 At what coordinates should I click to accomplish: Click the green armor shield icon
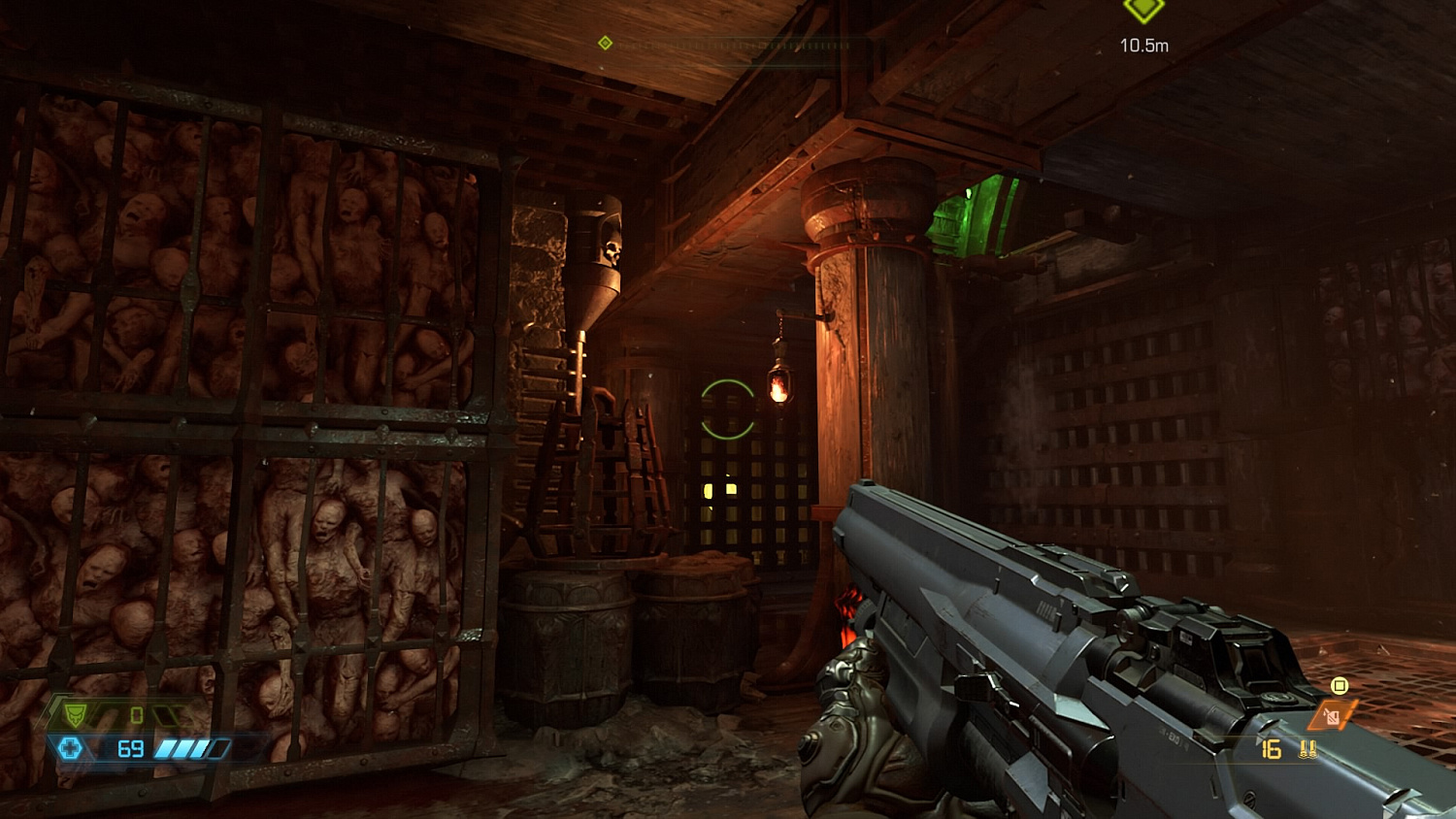[74, 714]
